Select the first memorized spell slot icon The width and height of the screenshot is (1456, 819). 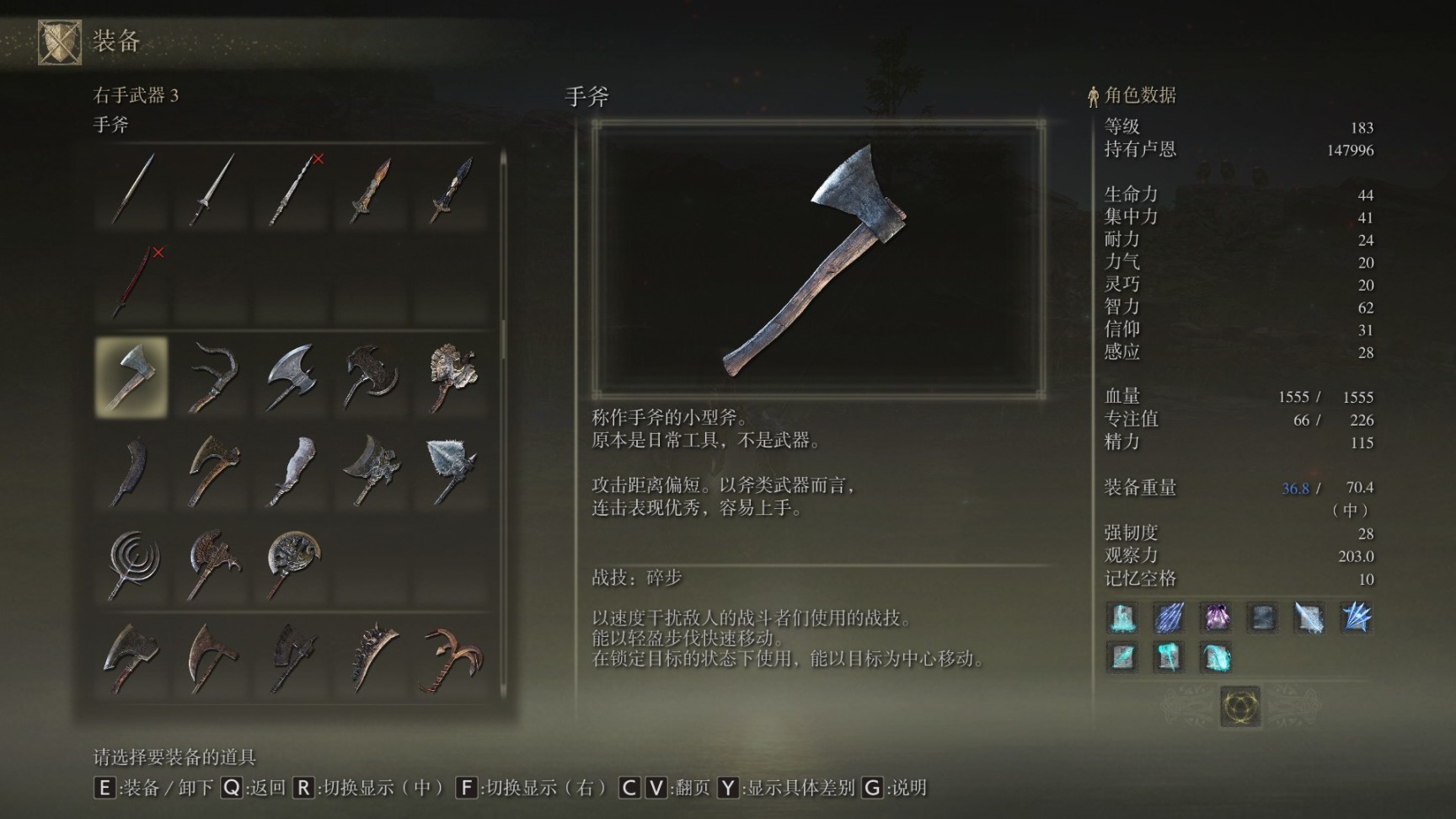coord(1123,619)
